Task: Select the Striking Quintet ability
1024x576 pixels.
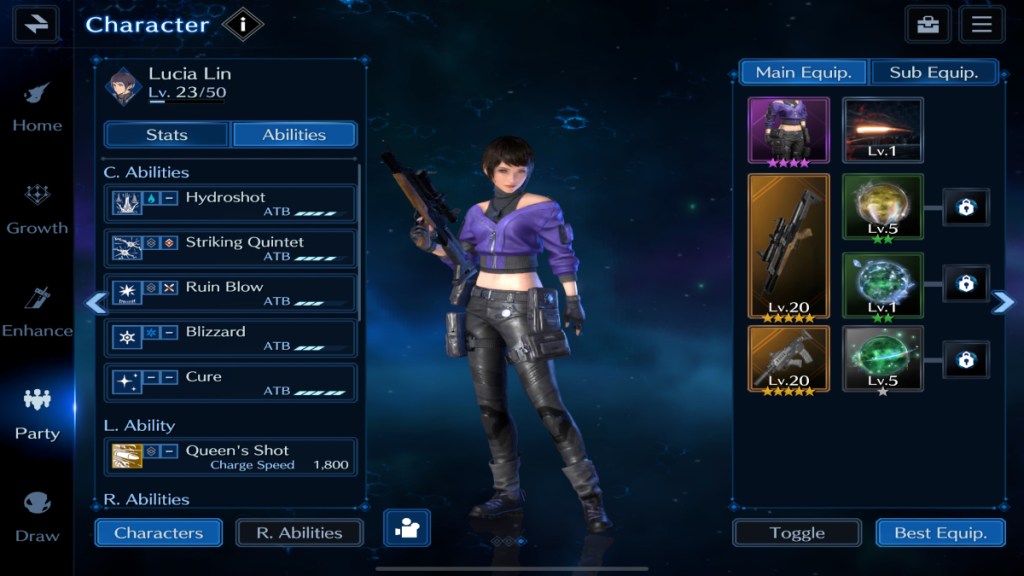Action: (230, 248)
